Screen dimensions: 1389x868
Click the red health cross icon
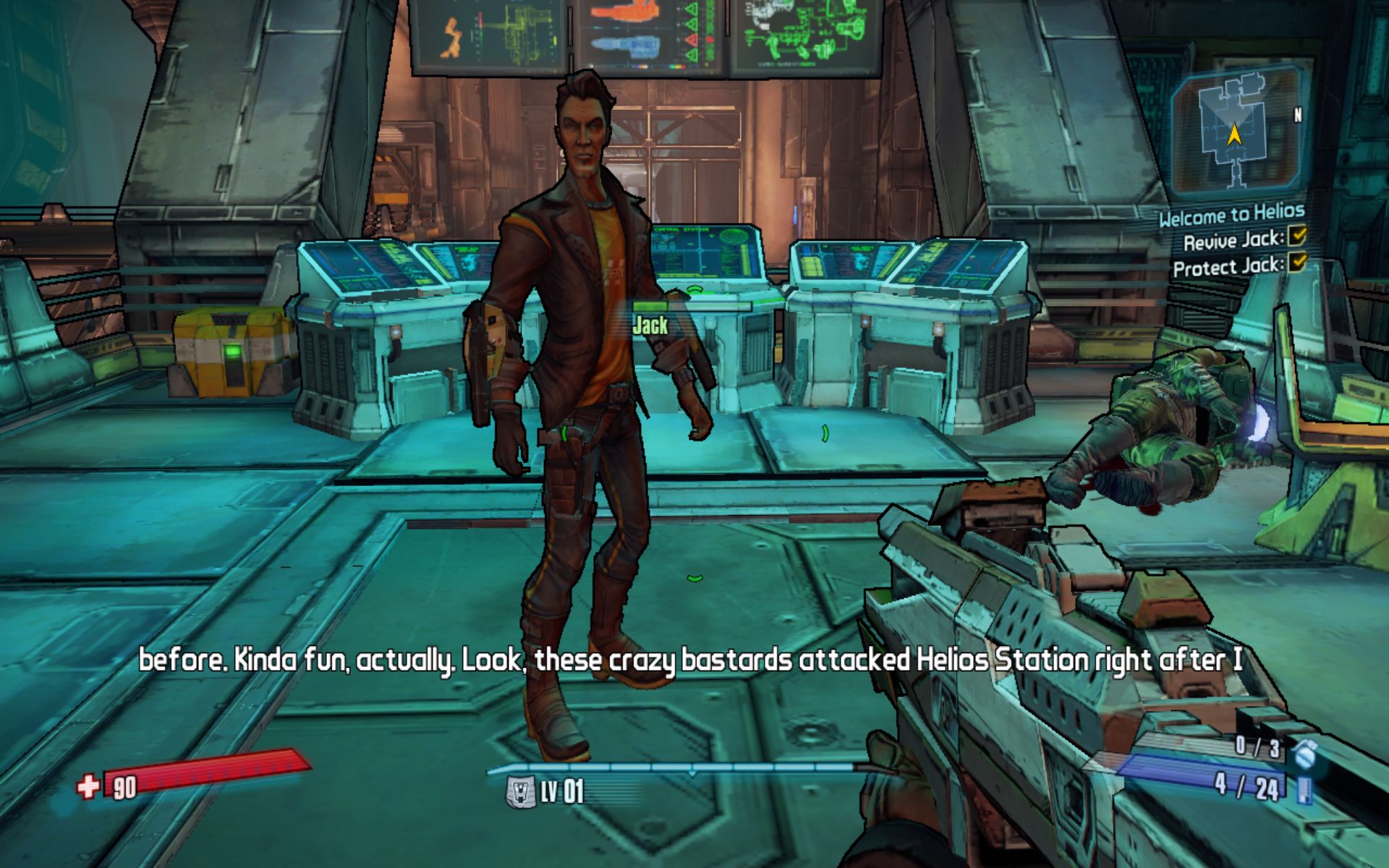(x=88, y=786)
